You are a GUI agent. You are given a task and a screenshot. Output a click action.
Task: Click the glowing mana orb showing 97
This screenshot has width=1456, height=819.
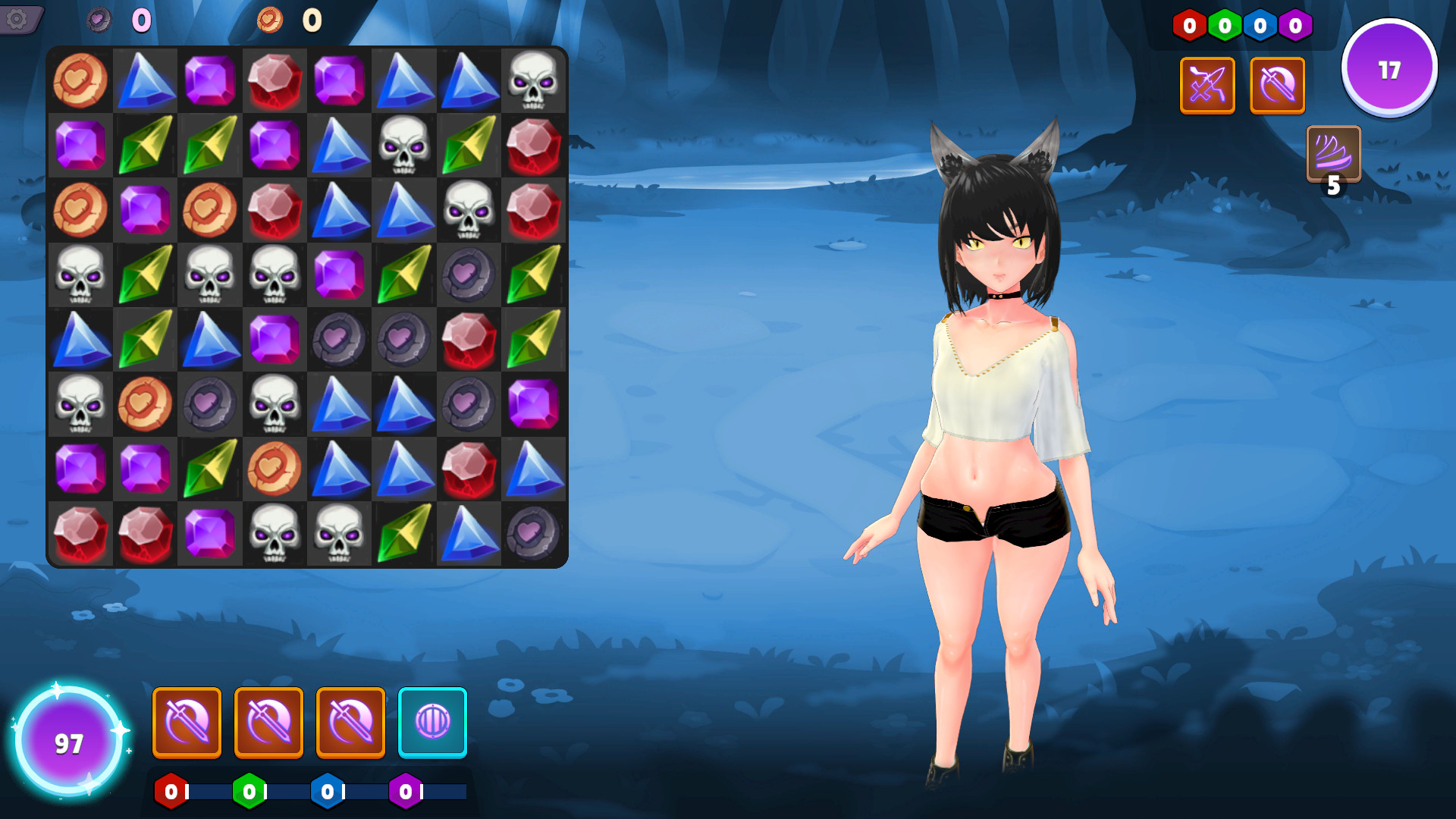tap(68, 743)
